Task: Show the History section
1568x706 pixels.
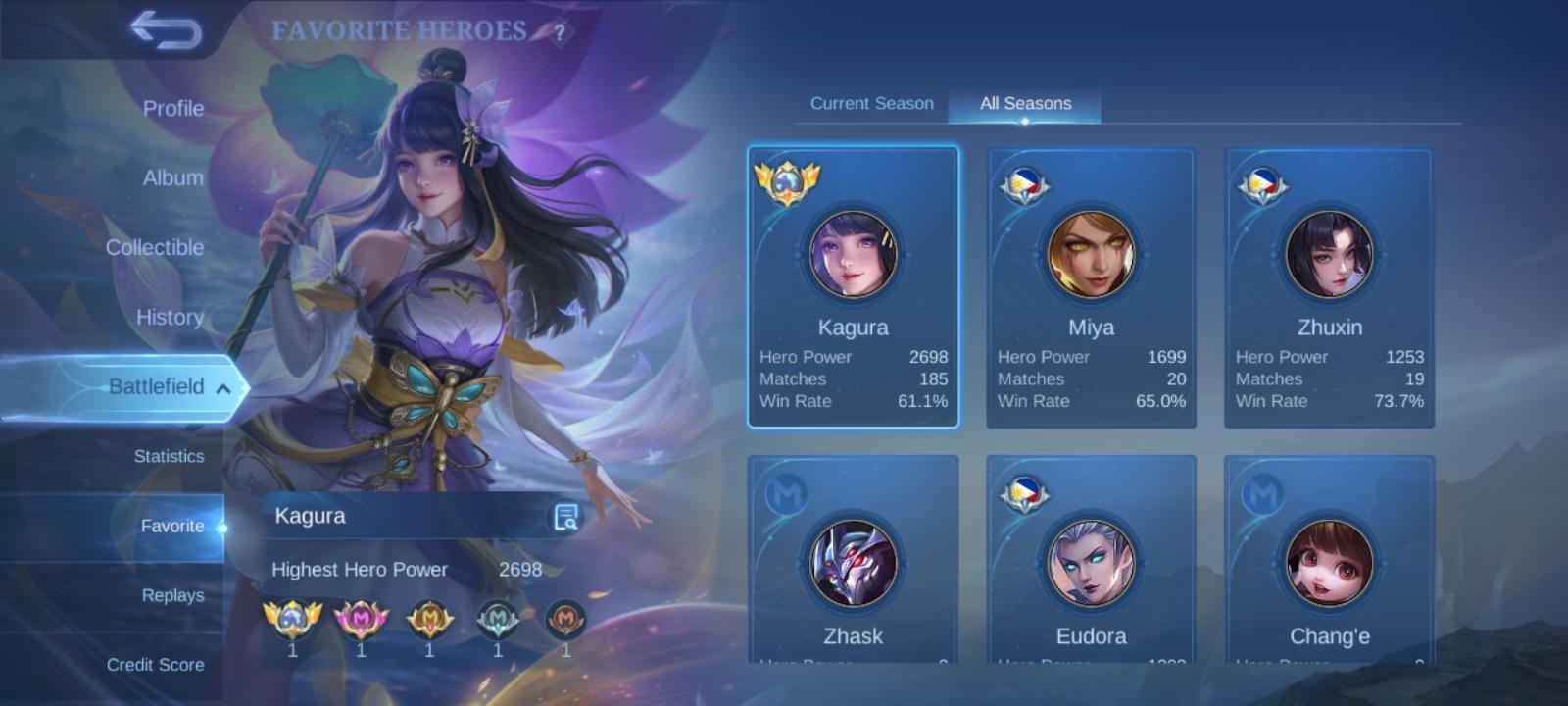Action: (170, 318)
